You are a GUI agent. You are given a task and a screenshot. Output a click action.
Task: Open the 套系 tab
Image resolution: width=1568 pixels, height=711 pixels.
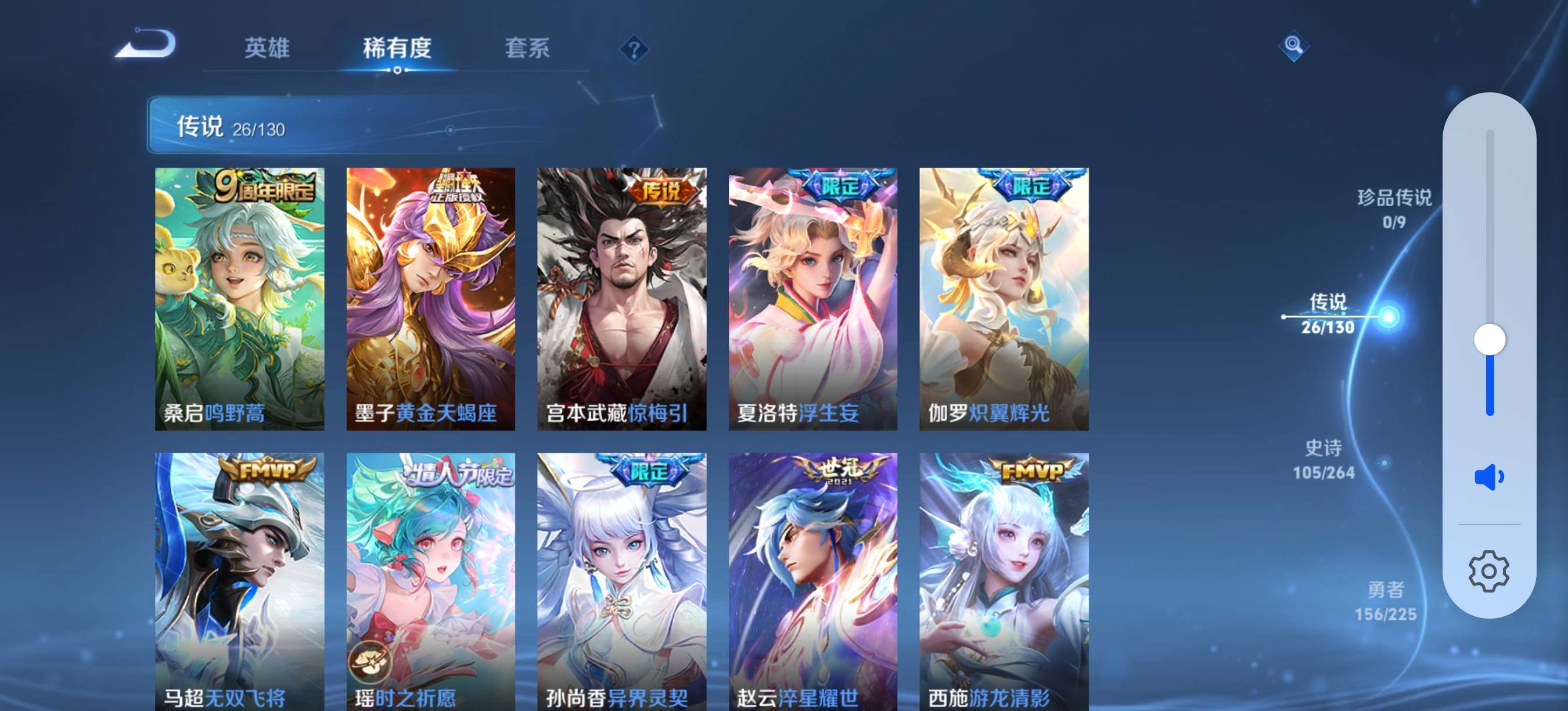click(x=527, y=48)
